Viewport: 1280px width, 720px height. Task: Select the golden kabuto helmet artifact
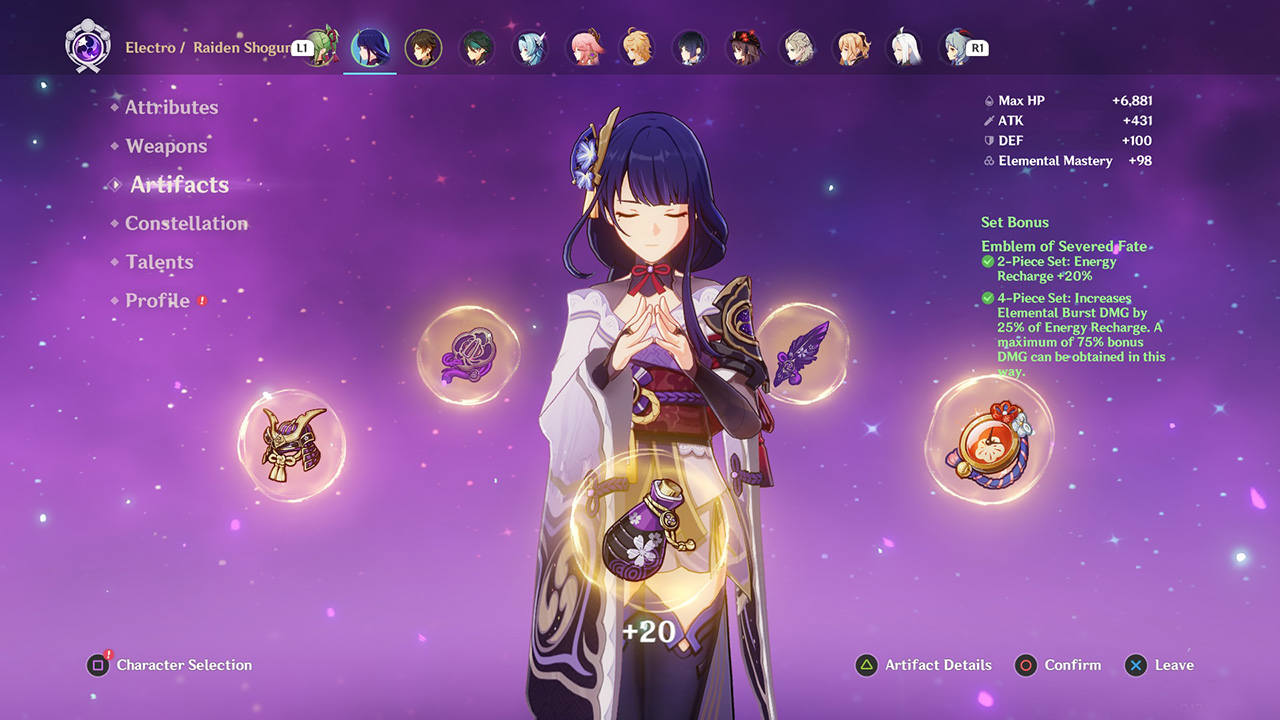click(291, 443)
